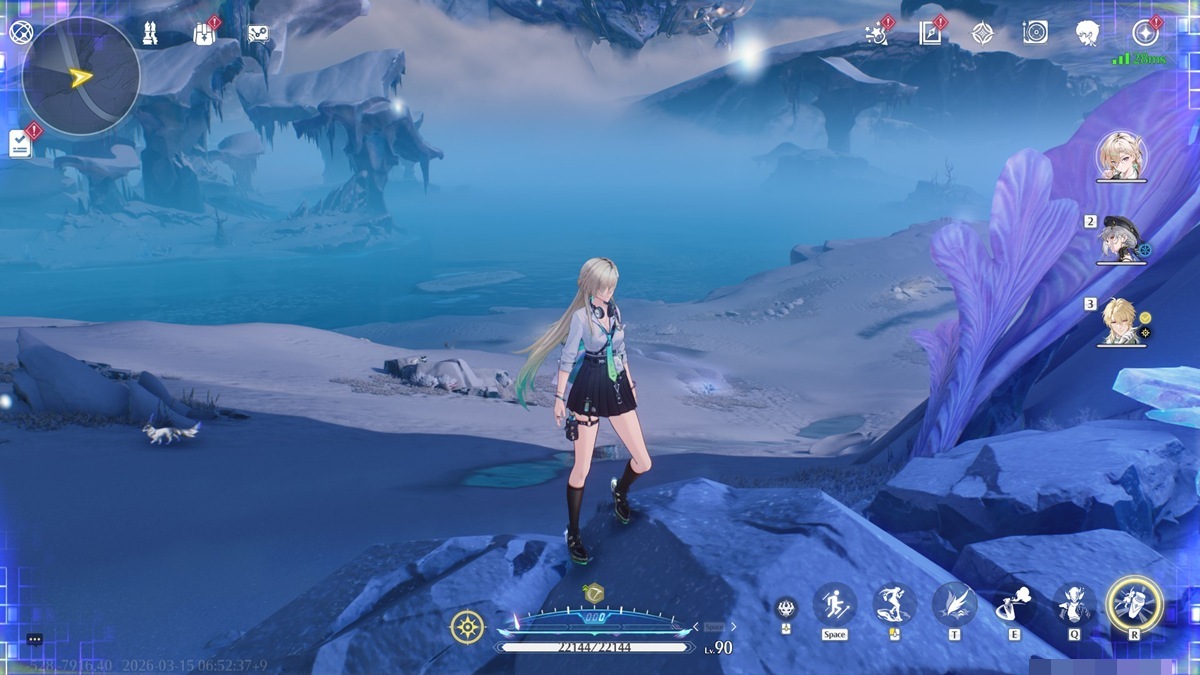This screenshot has height=675, width=1200.
Task: Open the circled star icon at the top-right corner
Action: [1144, 33]
